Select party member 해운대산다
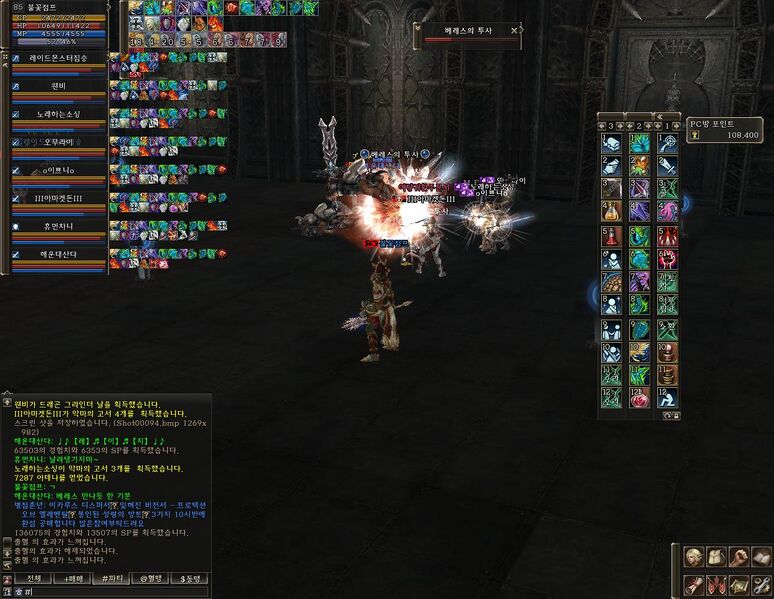The height and width of the screenshot is (599, 774). tap(58, 254)
